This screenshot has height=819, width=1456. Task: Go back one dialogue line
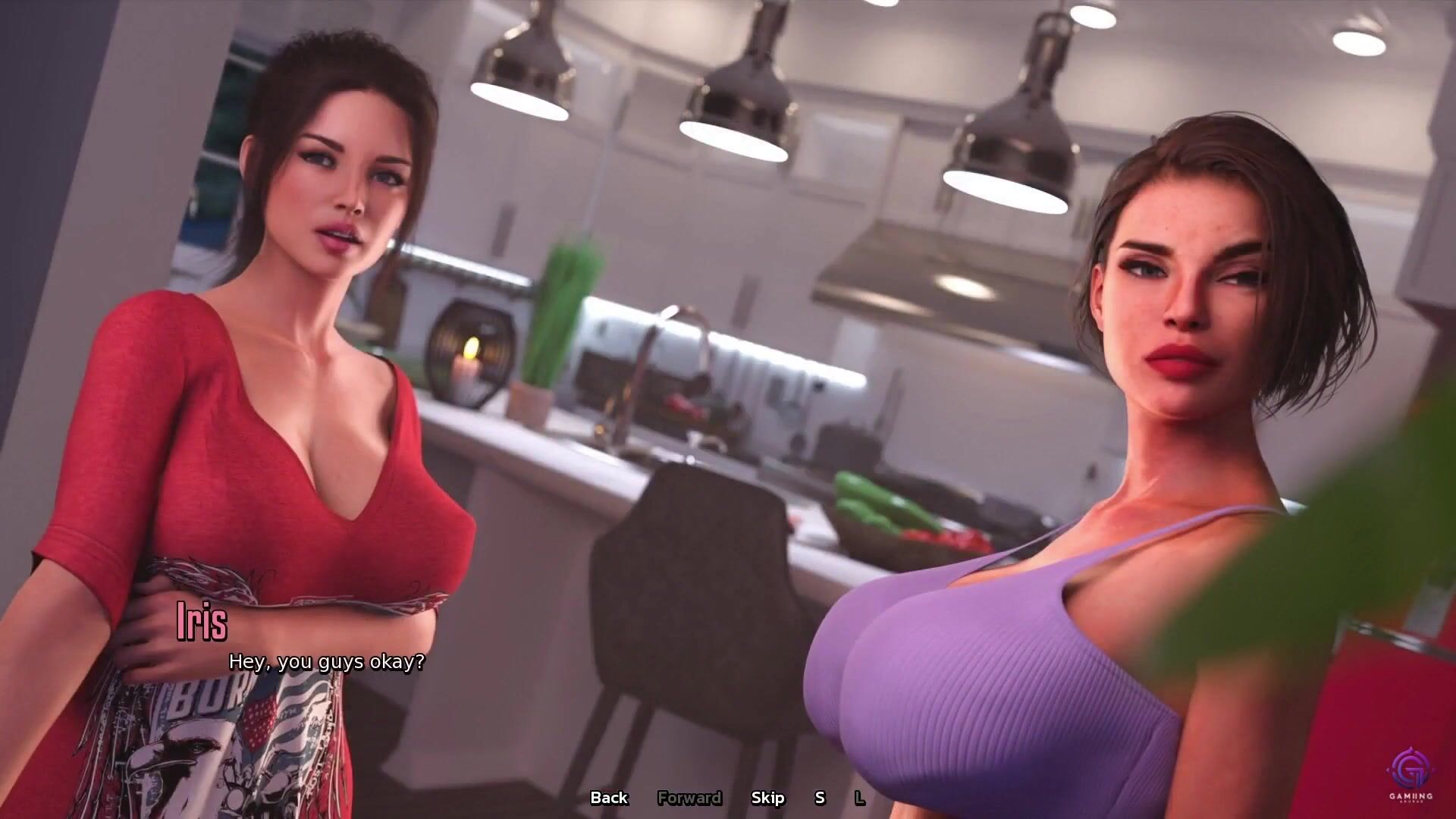609,798
